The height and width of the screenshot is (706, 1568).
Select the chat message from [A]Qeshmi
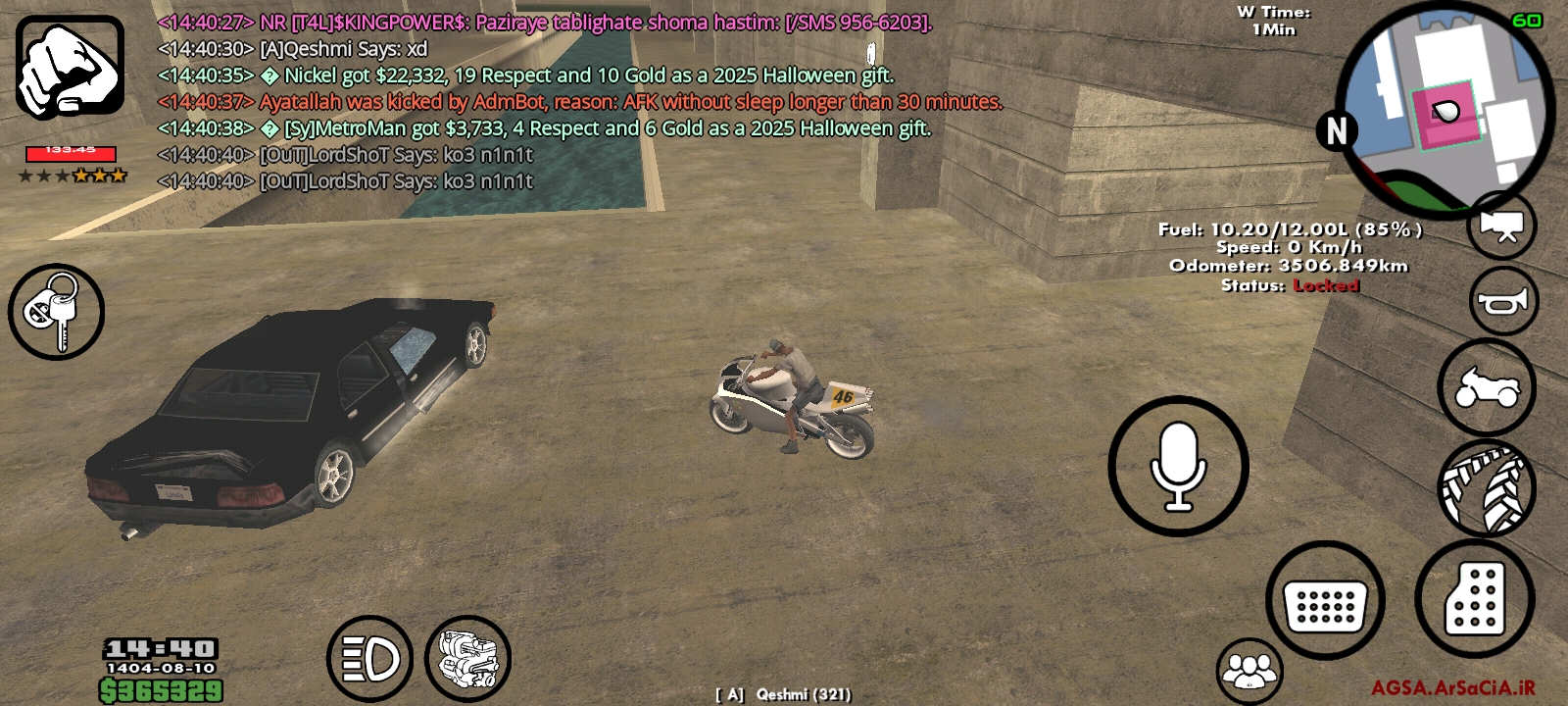[294, 48]
